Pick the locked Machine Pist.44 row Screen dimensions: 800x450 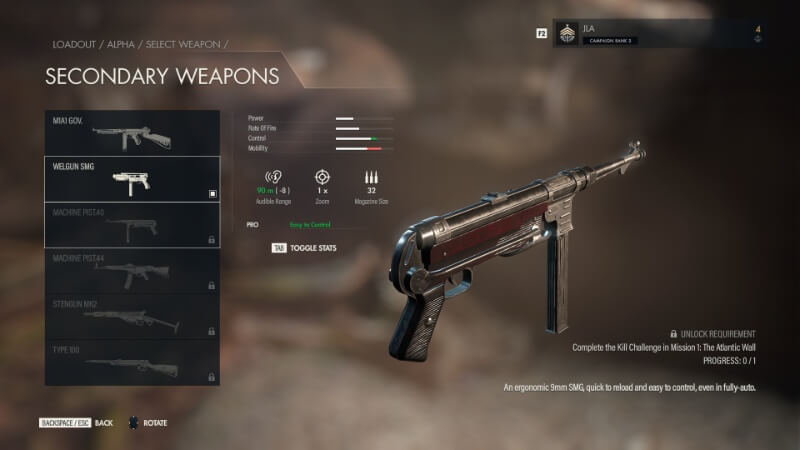click(132, 271)
